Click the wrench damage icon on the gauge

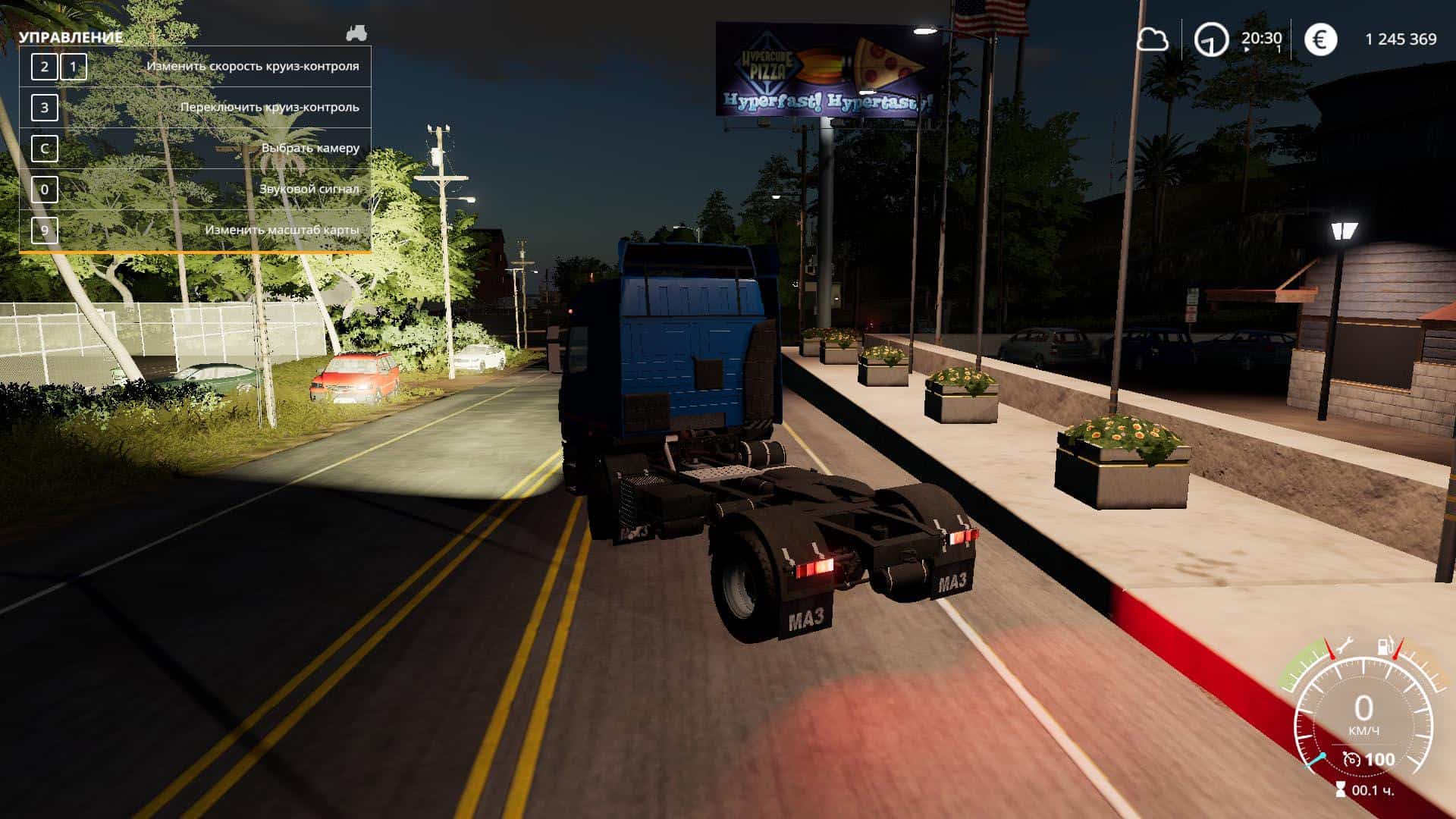click(1345, 647)
